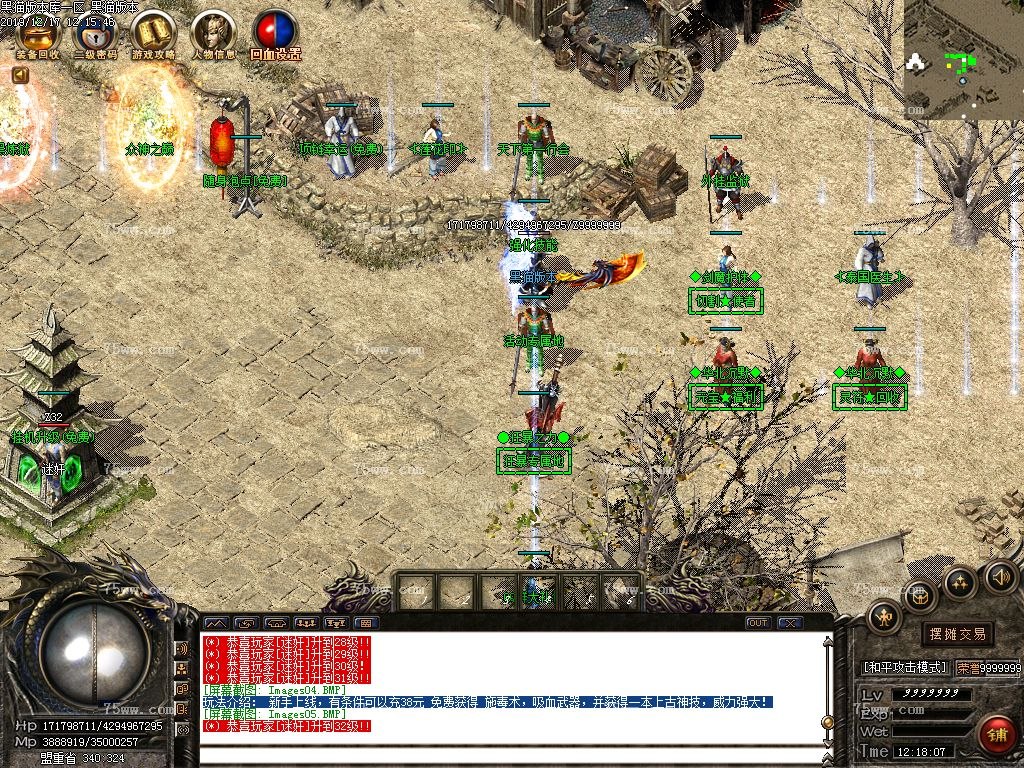The image size is (1024, 768).
Task: Collapse the top icon bar with the arrow
Action: pos(20,75)
